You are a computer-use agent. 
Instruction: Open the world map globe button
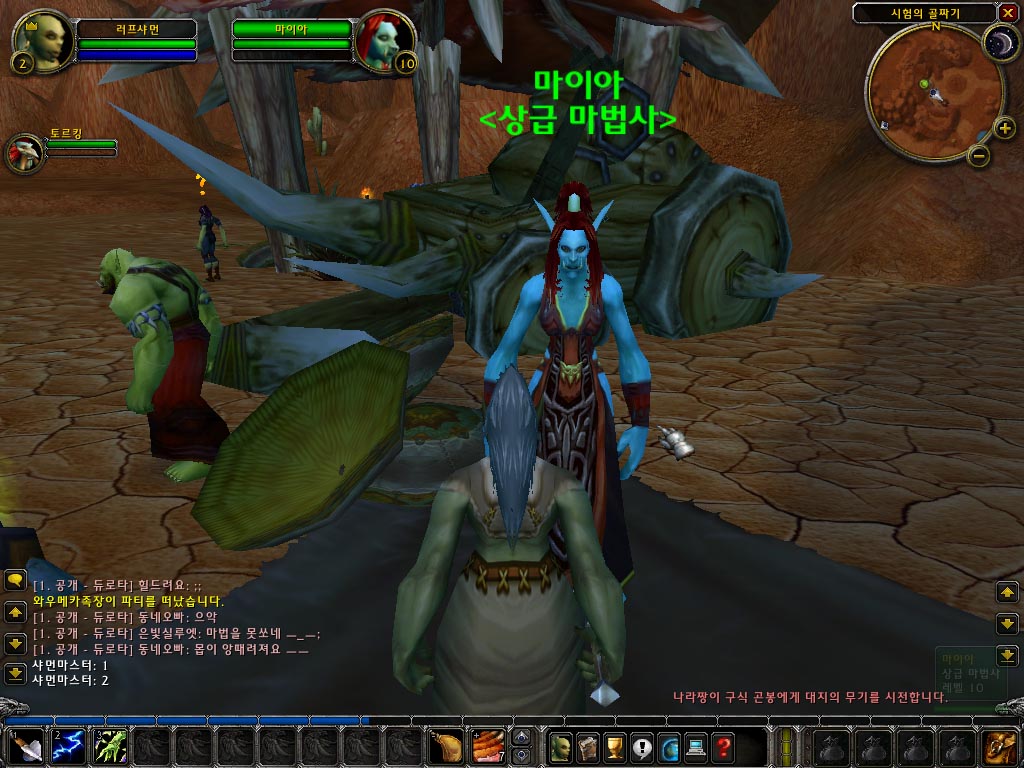pyautogui.click(x=669, y=746)
